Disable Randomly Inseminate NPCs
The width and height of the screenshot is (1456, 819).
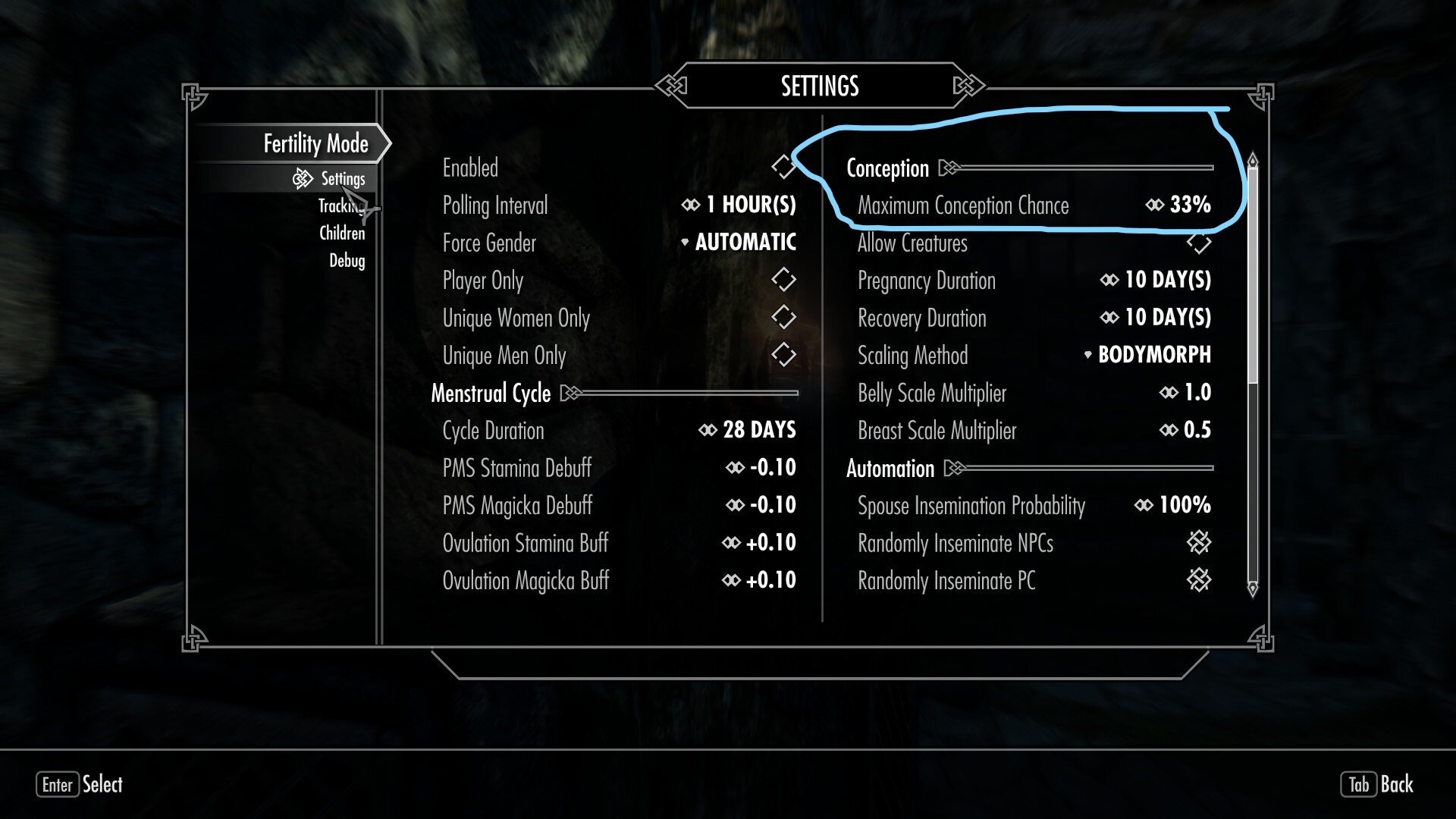[1200, 543]
